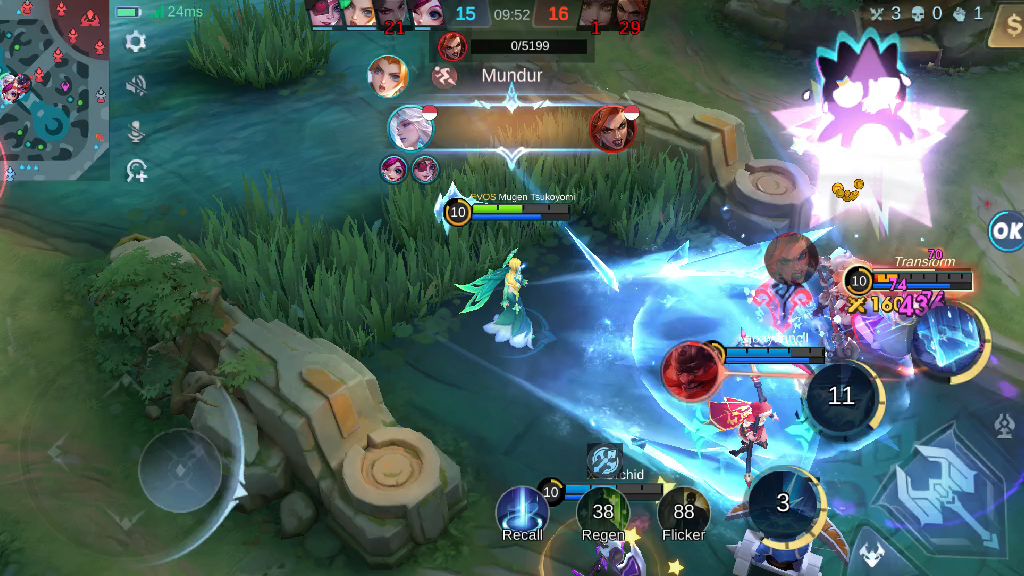This screenshot has width=1024, height=576.
Task: Select the attack turret icon
Action: (1005, 427)
